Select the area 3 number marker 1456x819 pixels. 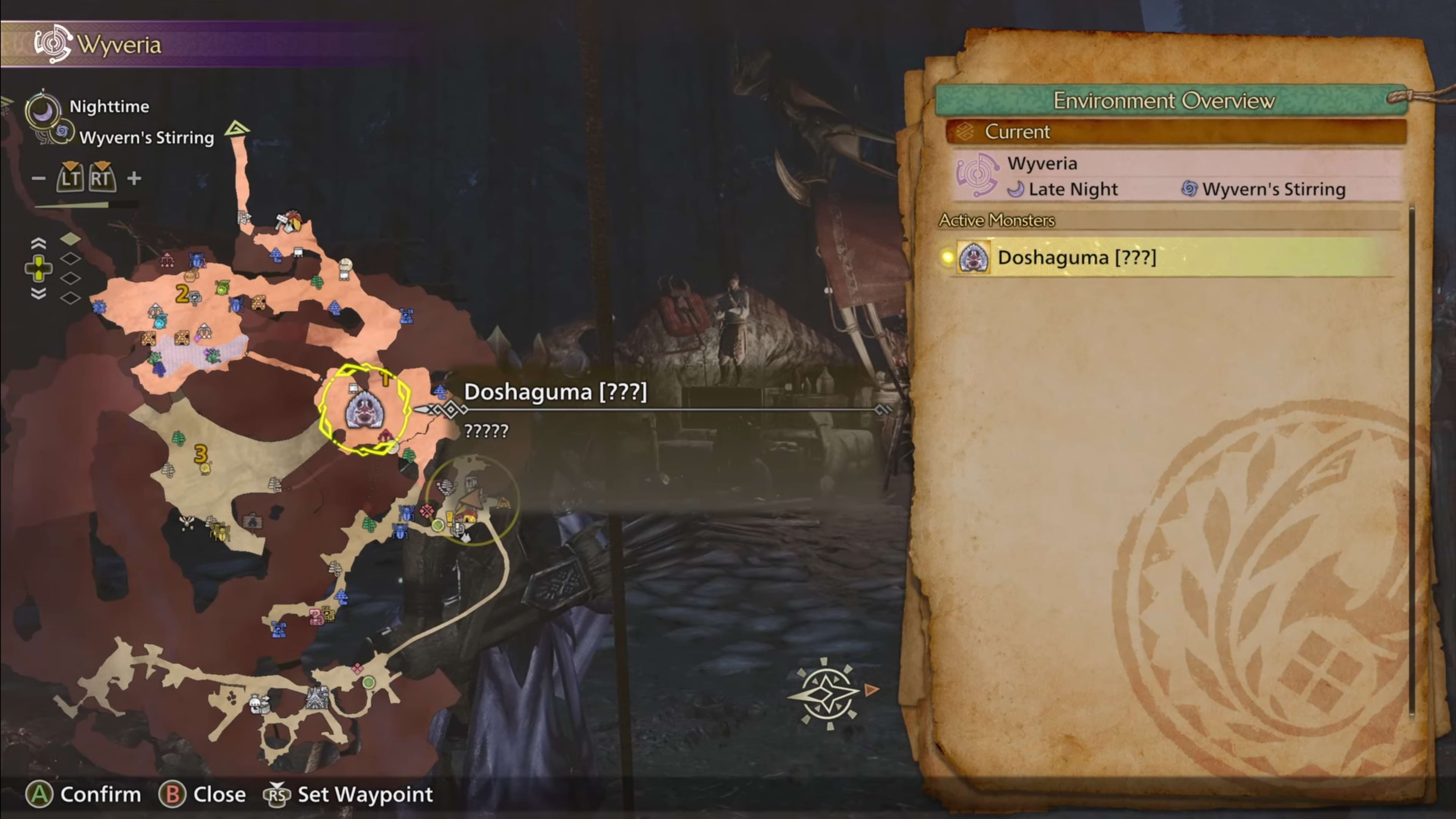tap(201, 453)
